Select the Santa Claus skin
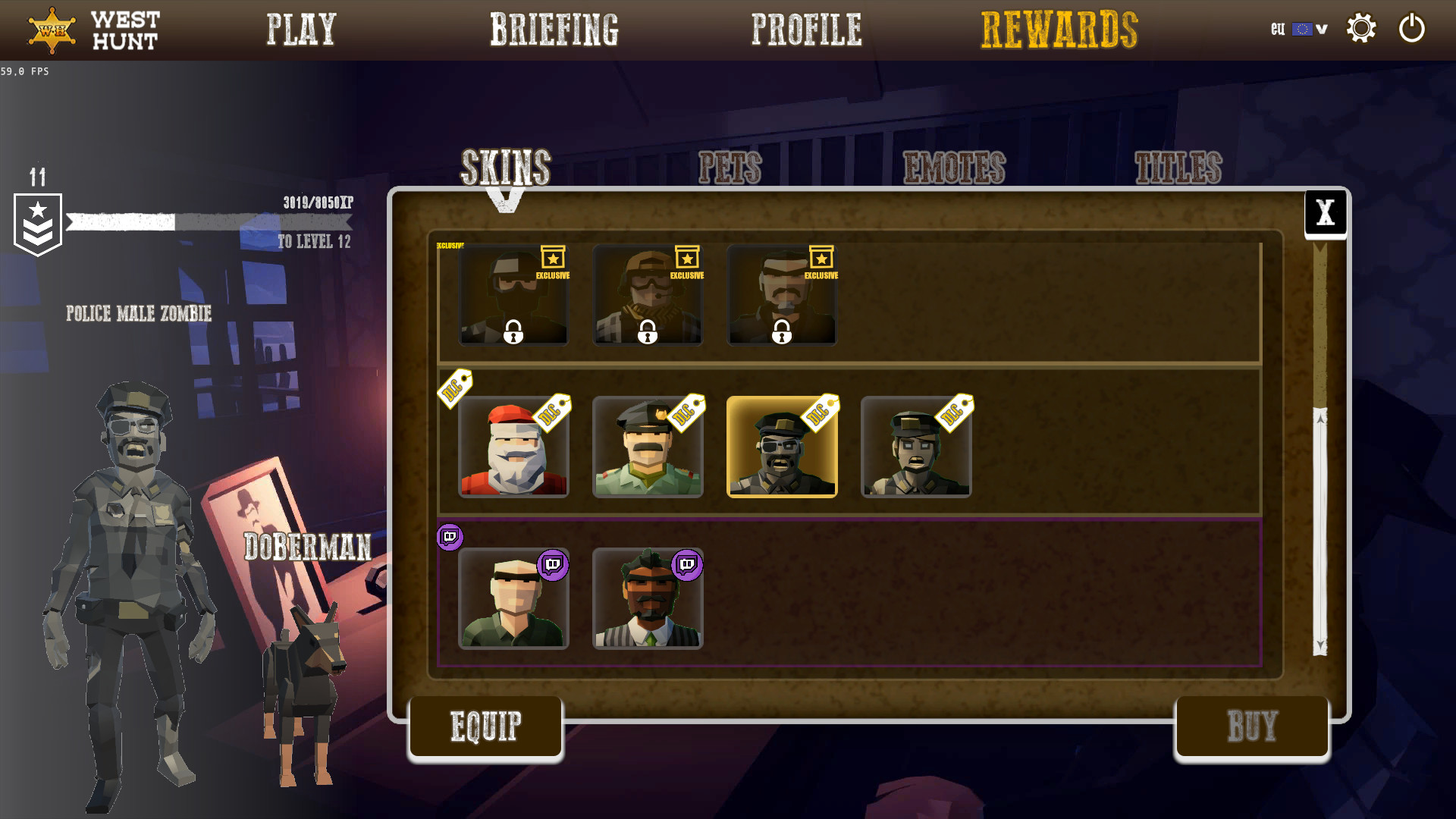Screen dimensions: 1456x819 coord(513,448)
